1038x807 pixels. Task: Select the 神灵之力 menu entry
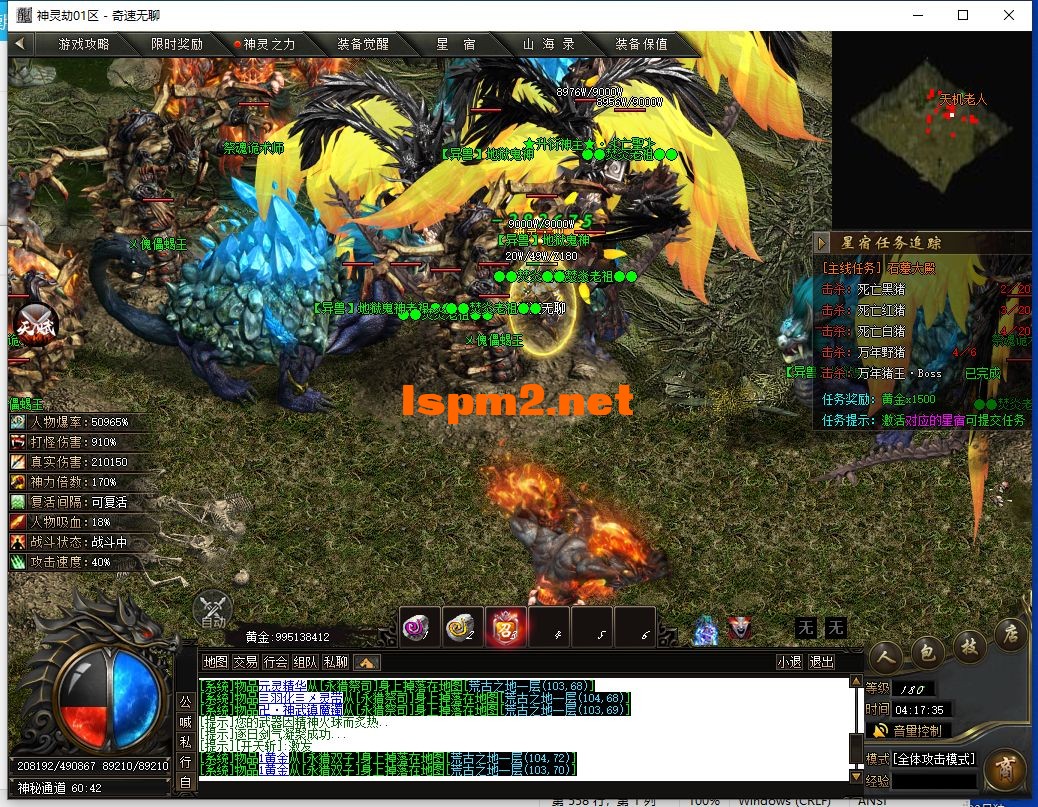[x=264, y=44]
